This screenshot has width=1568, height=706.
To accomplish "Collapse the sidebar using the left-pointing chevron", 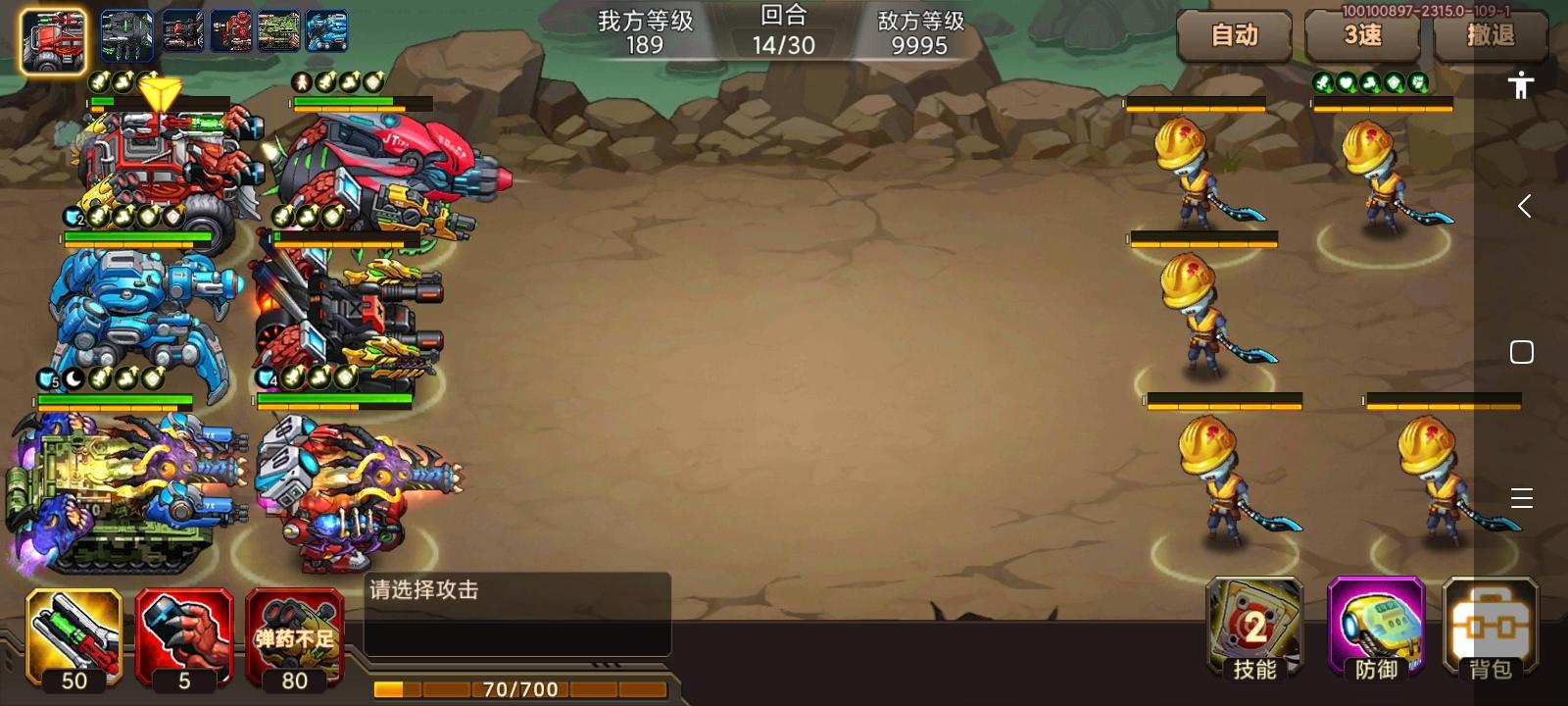I will 1522,206.
